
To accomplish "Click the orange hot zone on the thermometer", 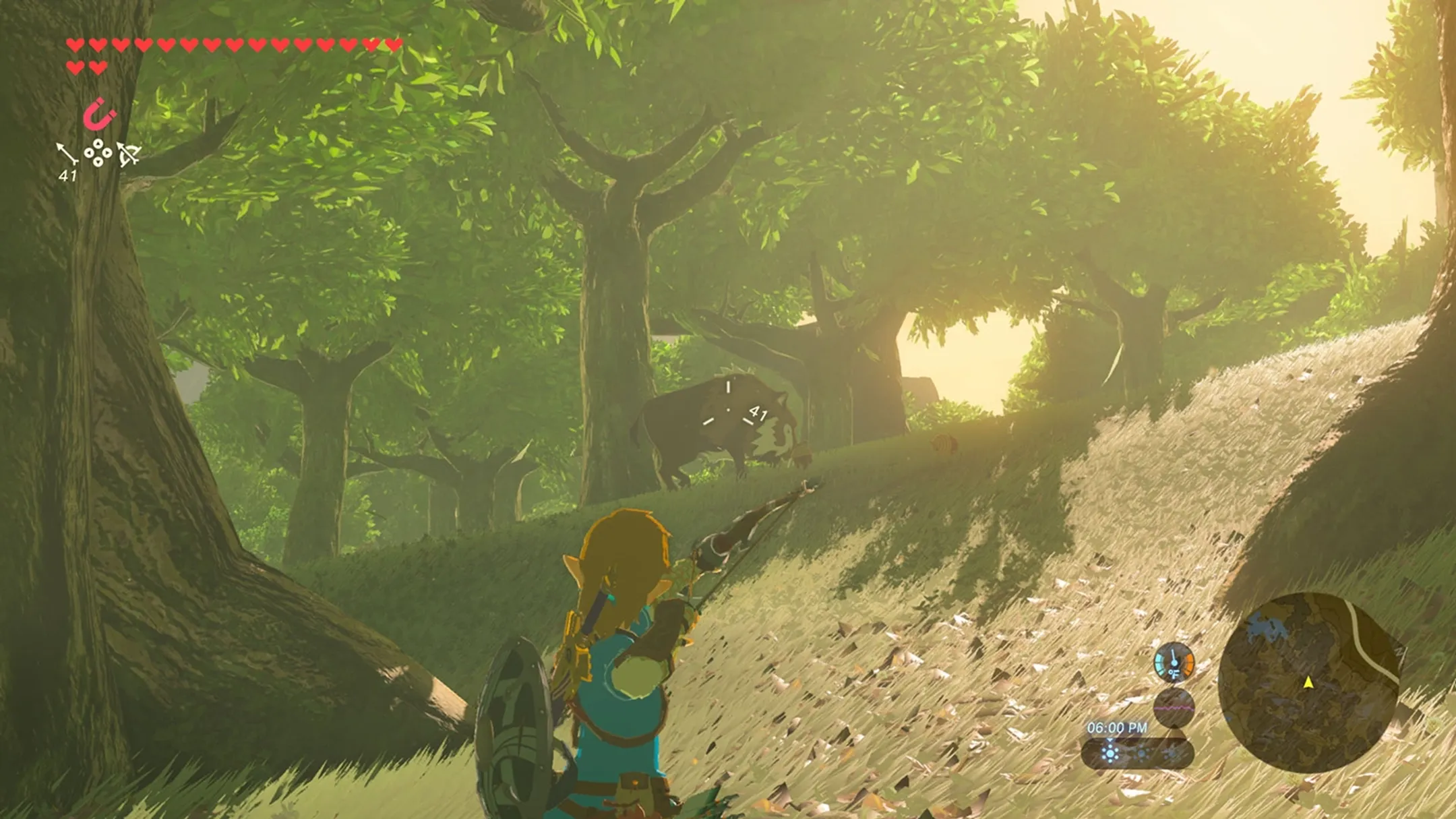I will [1188, 663].
